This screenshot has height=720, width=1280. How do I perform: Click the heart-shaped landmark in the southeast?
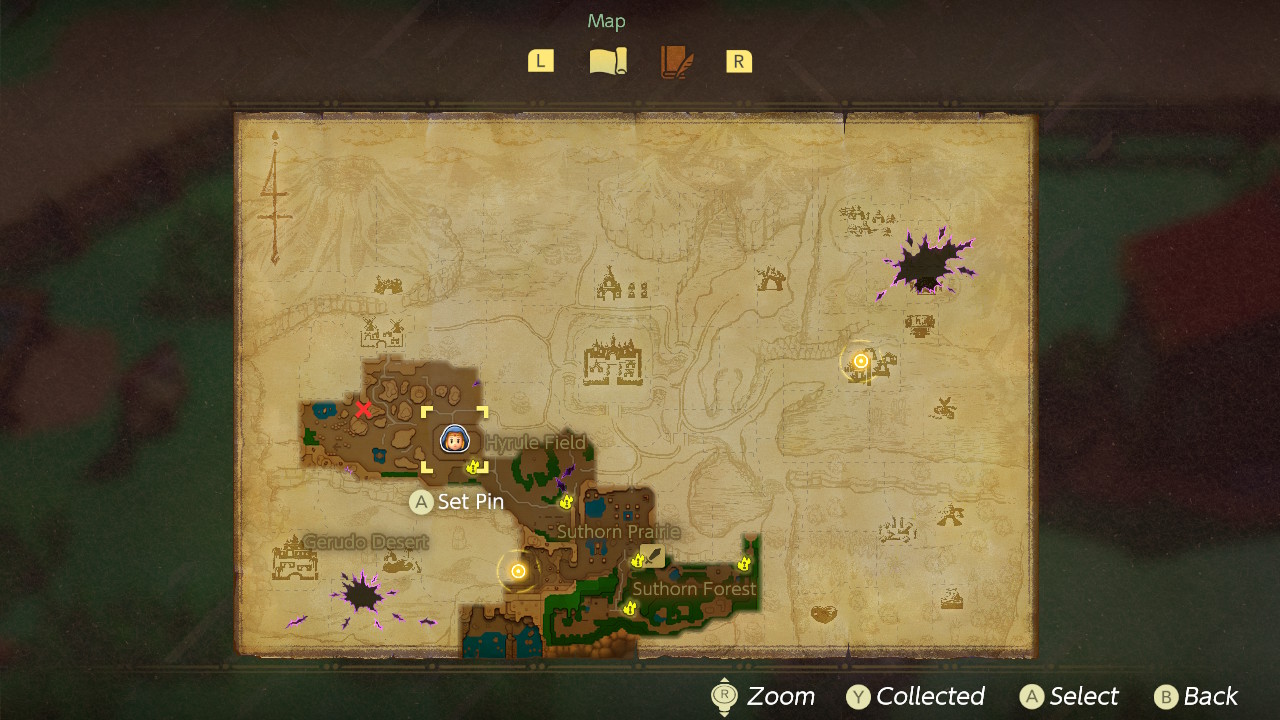tap(824, 613)
